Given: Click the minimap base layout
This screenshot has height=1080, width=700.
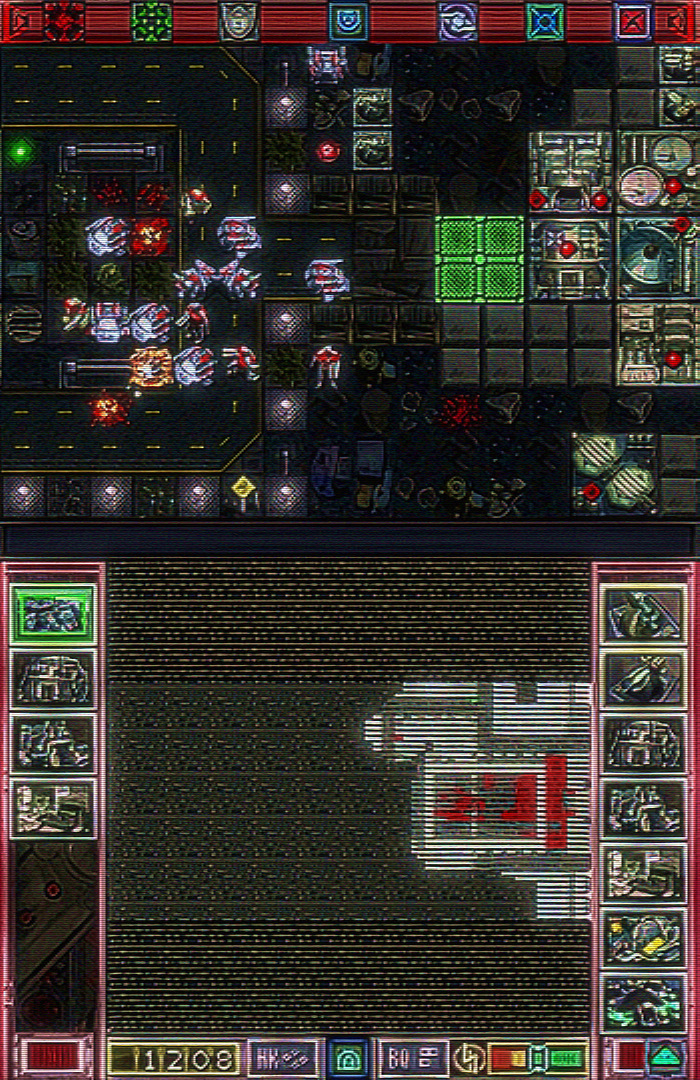Looking at the screenshot, I should (480, 790).
